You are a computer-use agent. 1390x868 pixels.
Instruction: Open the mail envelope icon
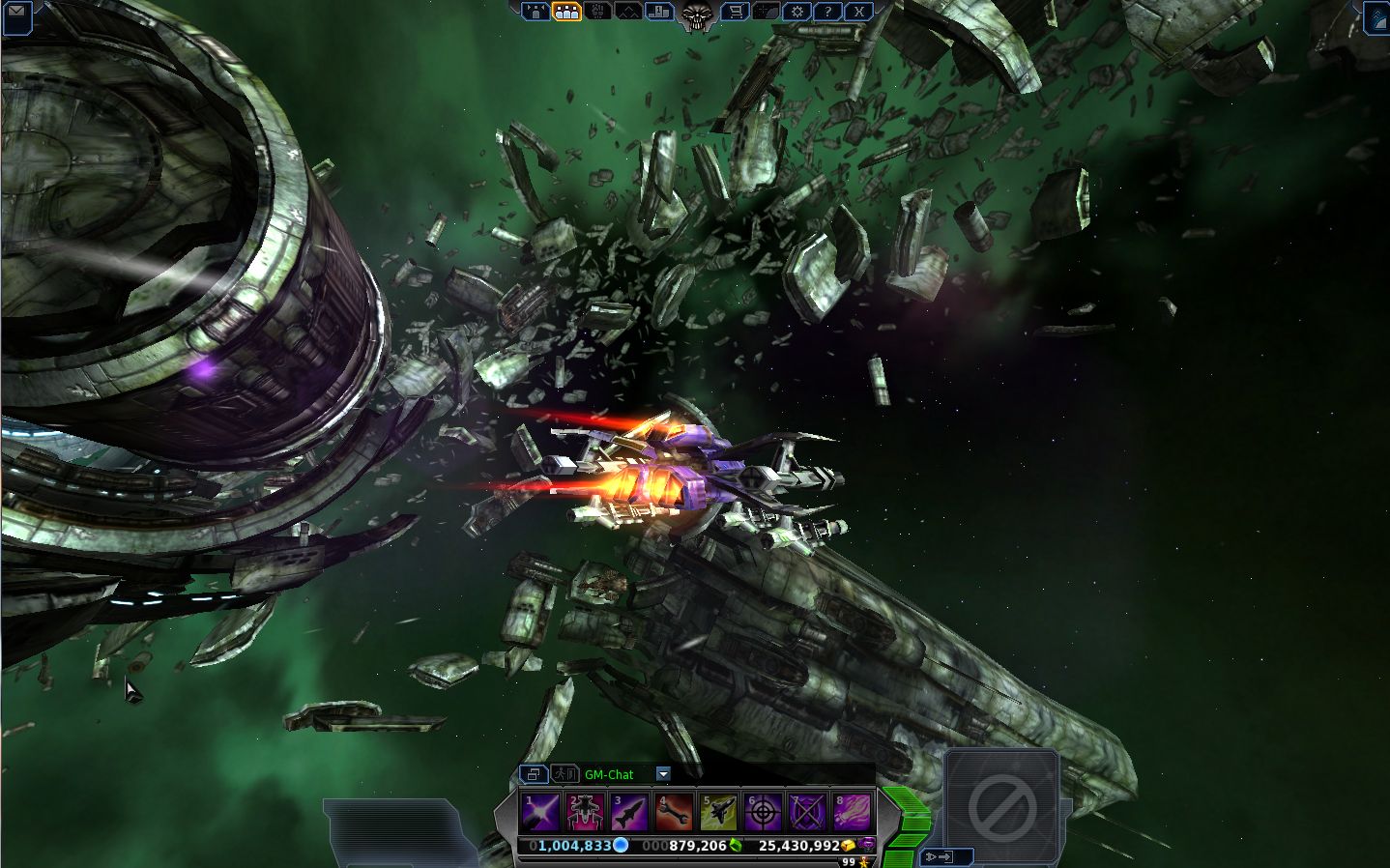16,13
